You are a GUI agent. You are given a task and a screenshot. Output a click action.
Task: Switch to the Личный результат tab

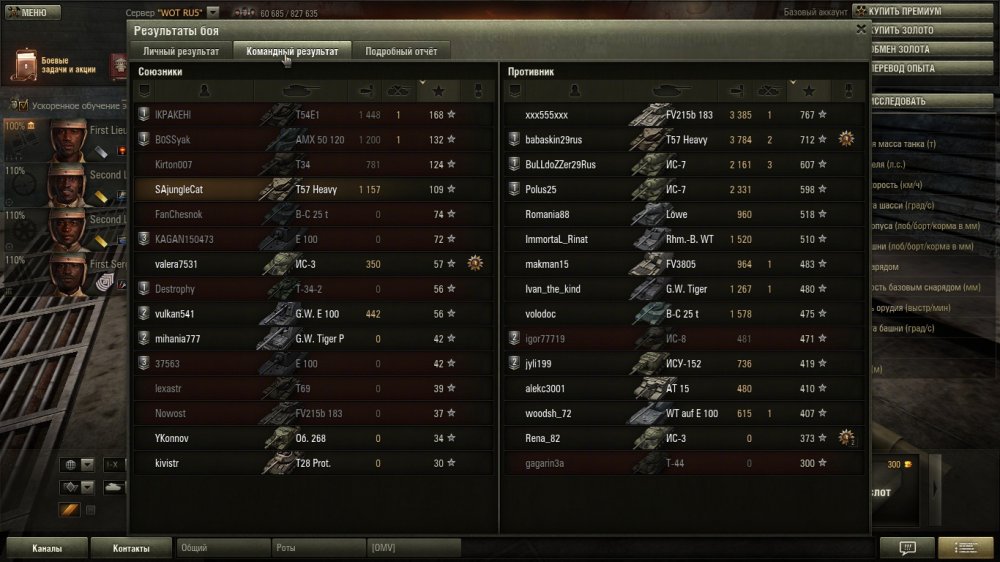point(182,50)
